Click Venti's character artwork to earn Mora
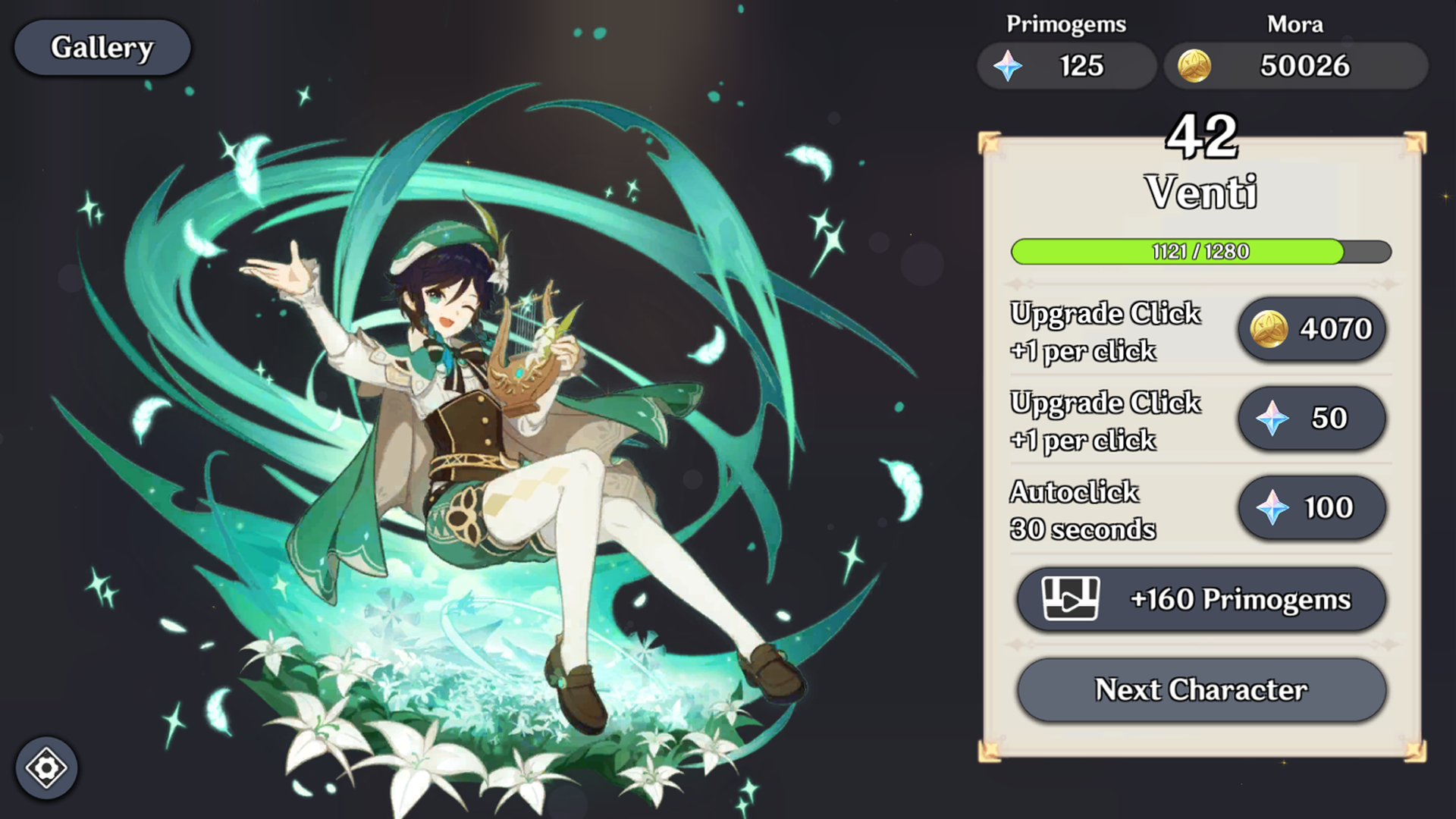This screenshot has width=1456, height=819. point(470,417)
